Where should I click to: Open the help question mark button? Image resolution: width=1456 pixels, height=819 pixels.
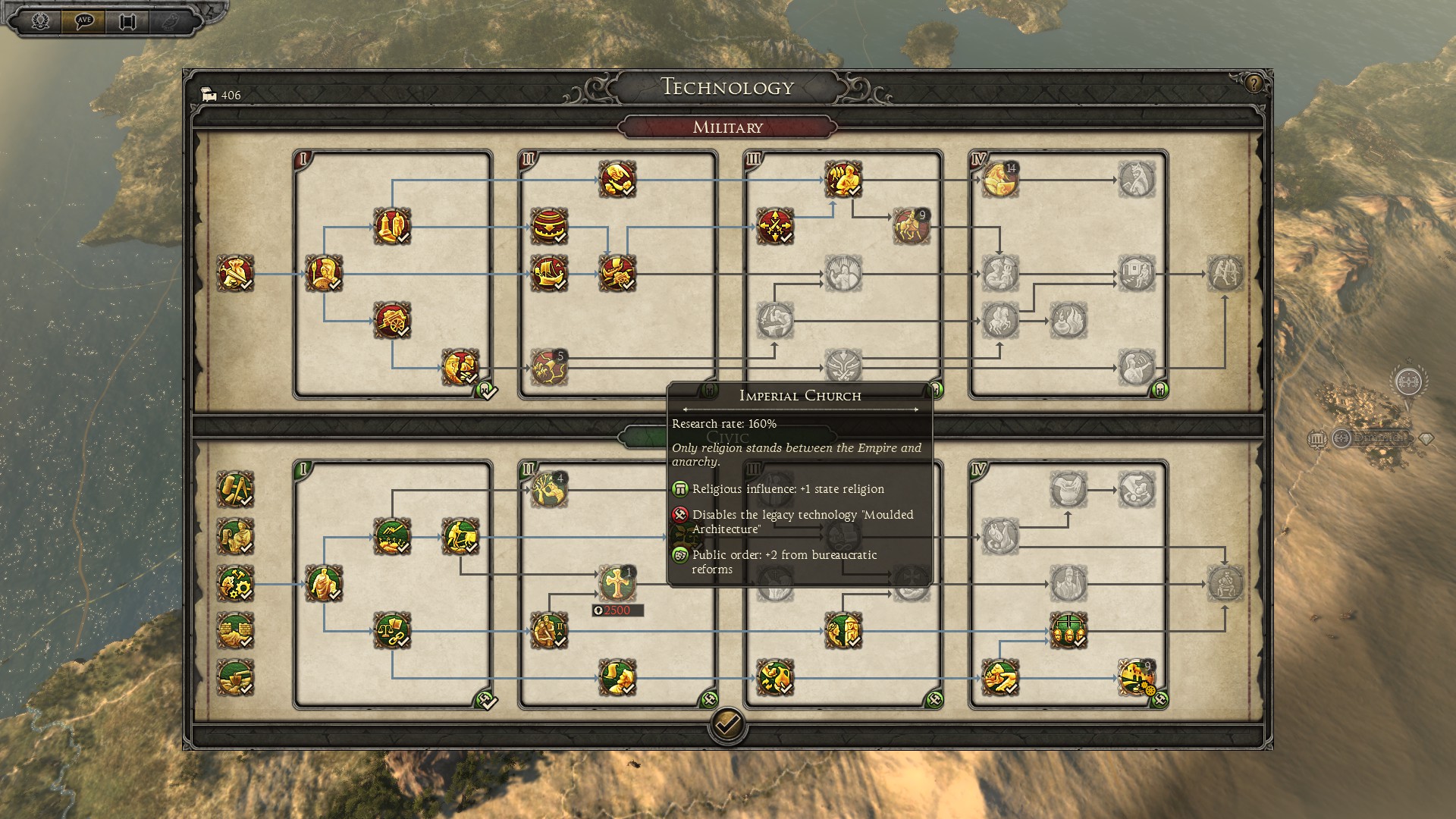click(x=1253, y=83)
